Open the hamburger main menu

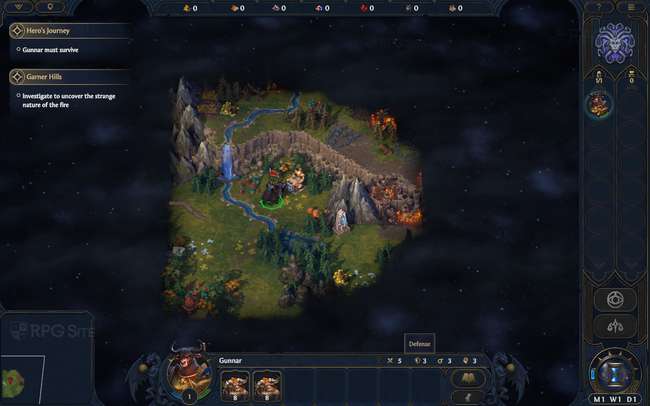[x=631, y=7]
